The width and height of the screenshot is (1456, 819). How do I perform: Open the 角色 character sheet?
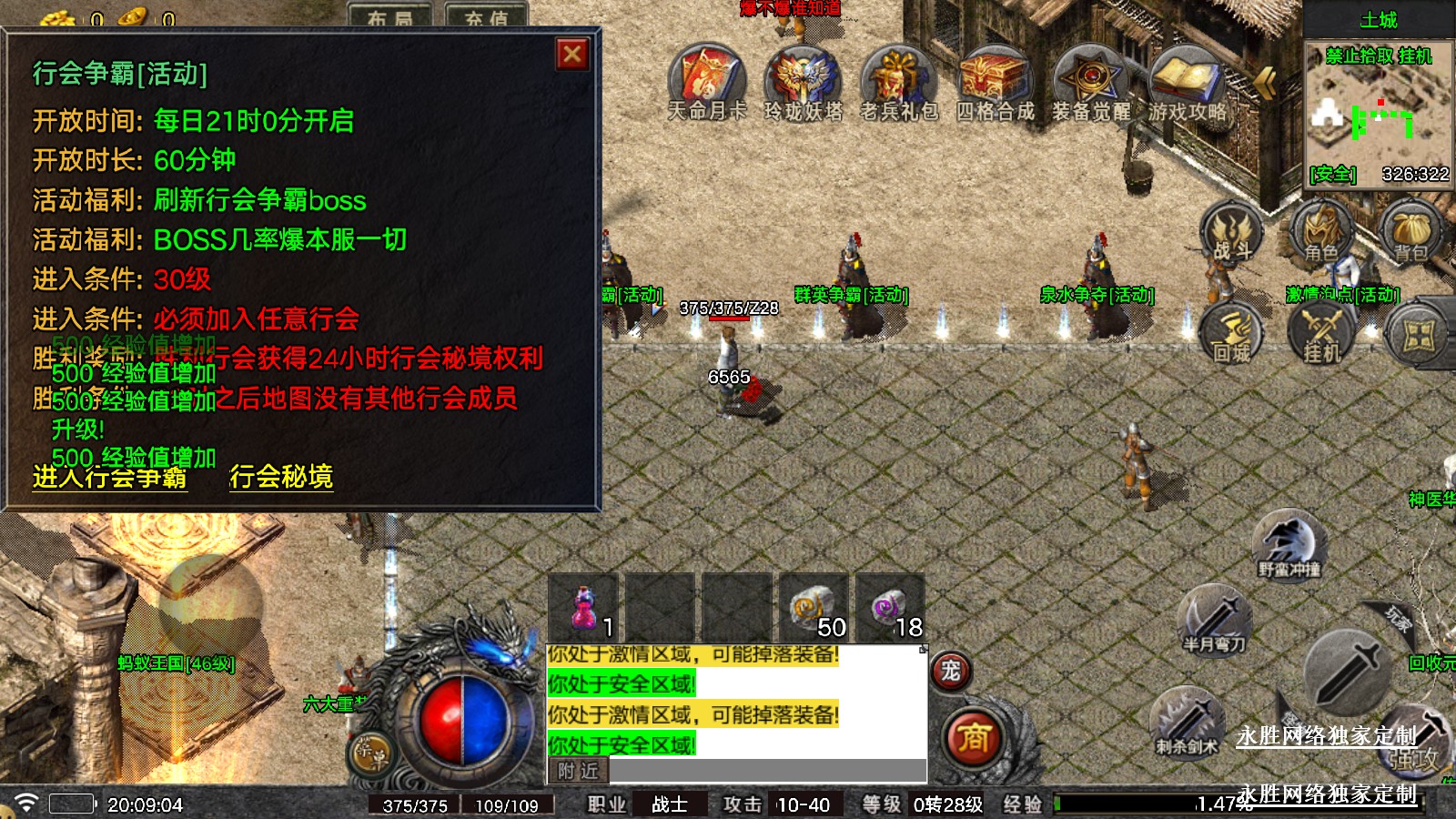coord(1320,232)
